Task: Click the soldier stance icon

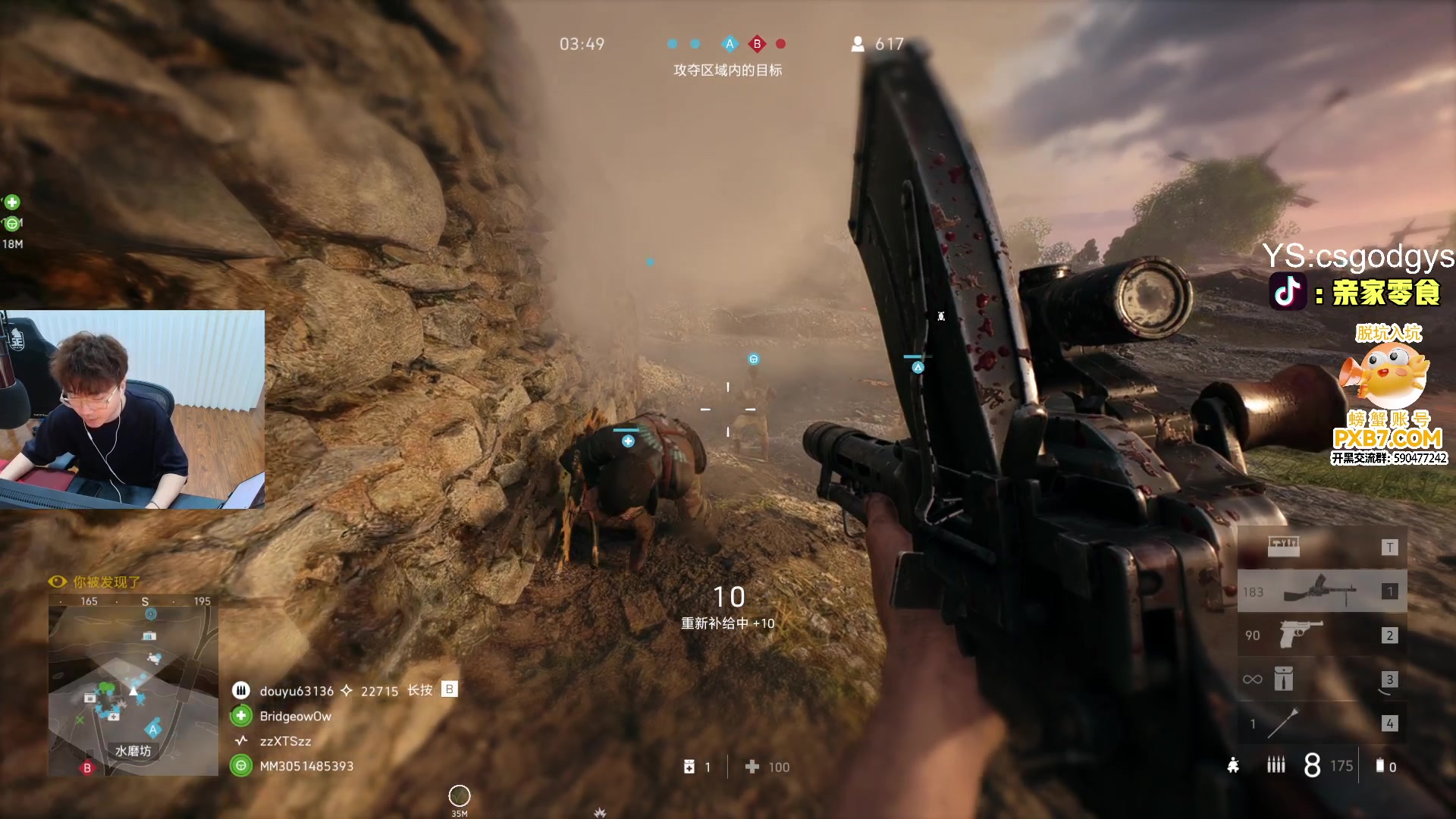Action: (x=1234, y=766)
